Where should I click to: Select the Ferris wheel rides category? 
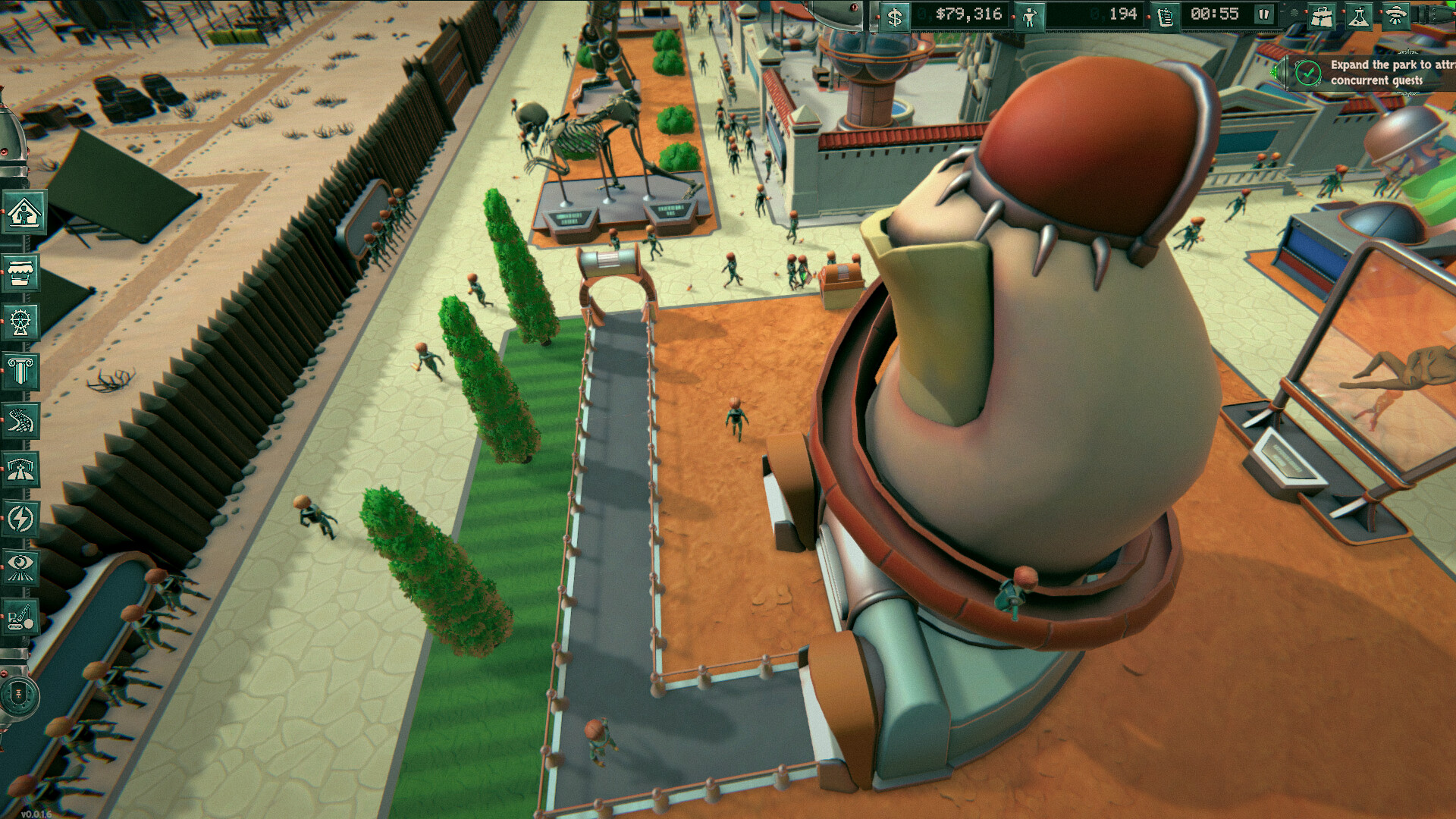[20, 322]
